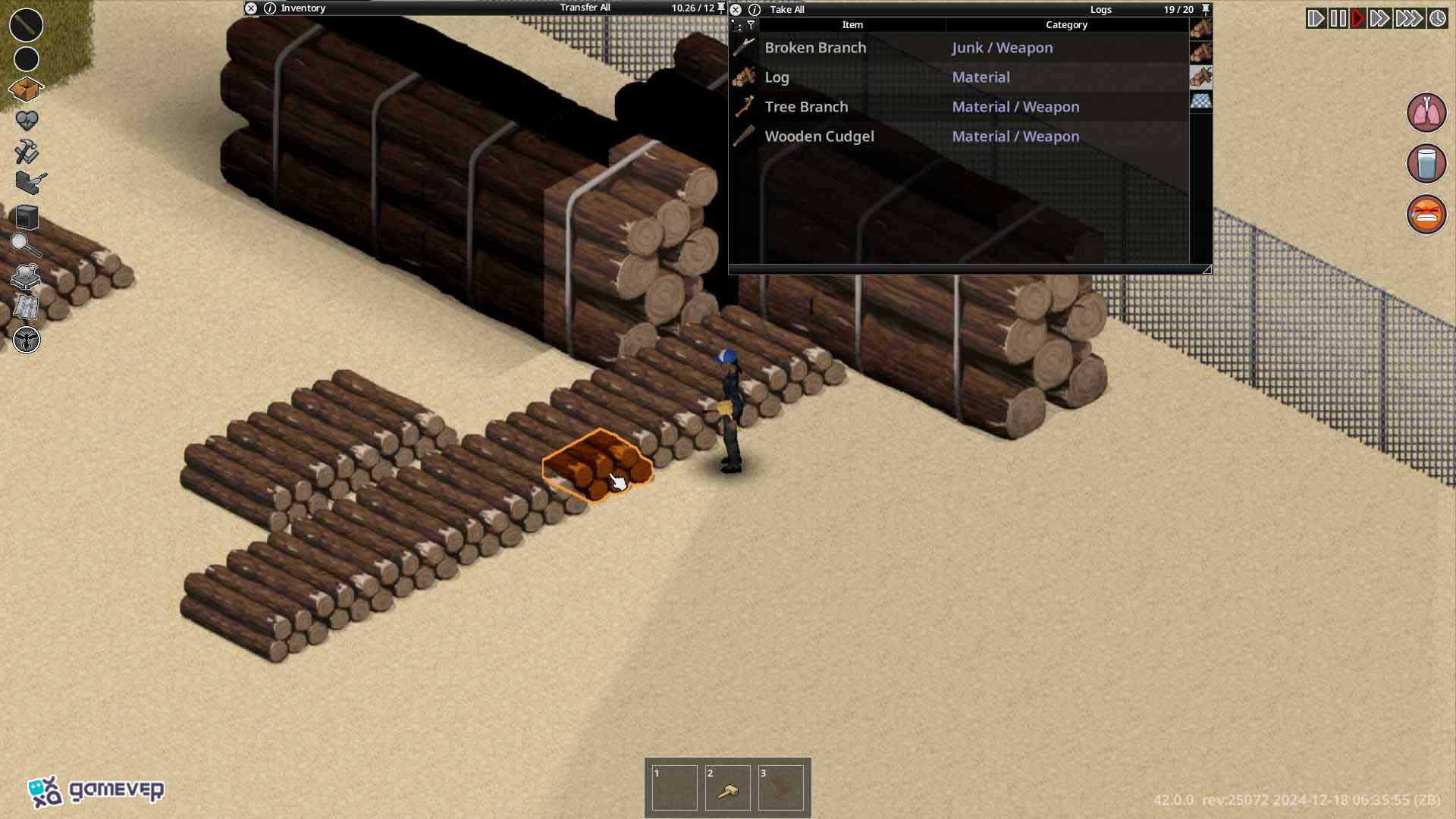Open the inventory cardboard box icon
The width and height of the screenshot is (1456, 819).
pos(27,89)
